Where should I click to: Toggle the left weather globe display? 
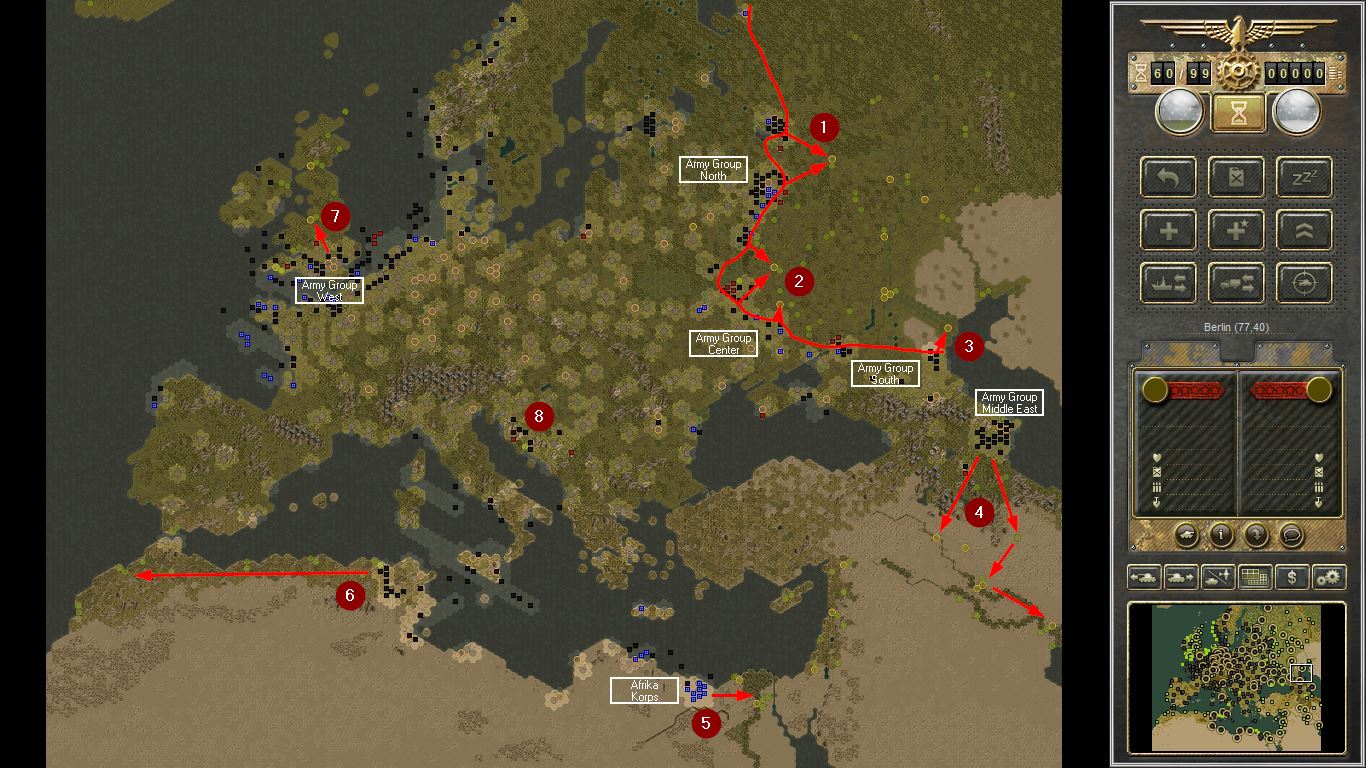tap(1177, 112)
